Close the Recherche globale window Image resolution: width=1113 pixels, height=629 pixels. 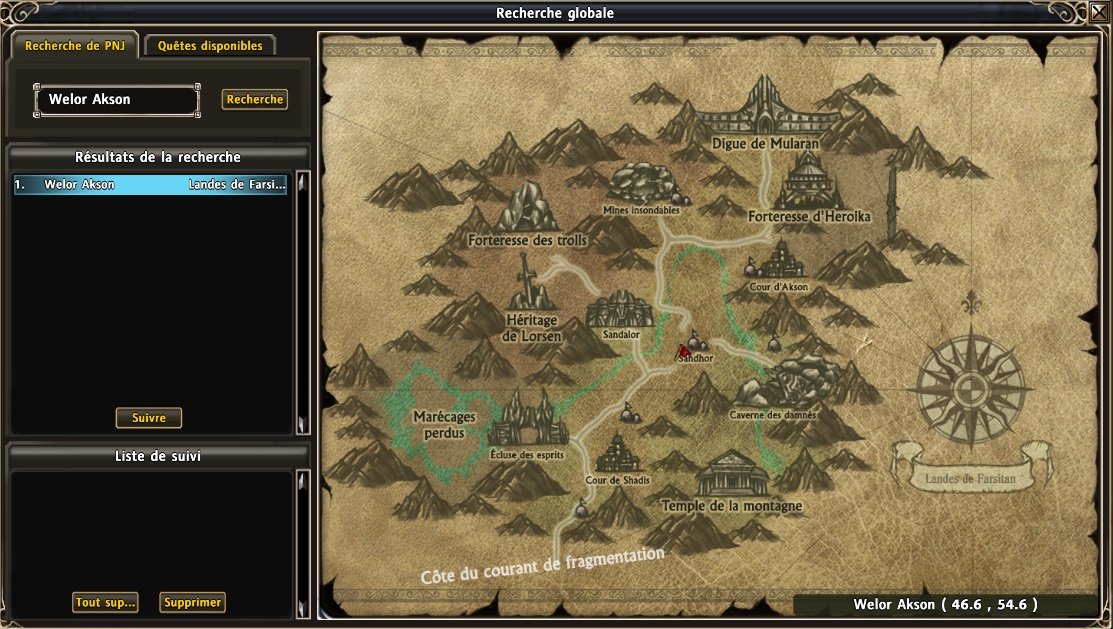pos(1098,13)
